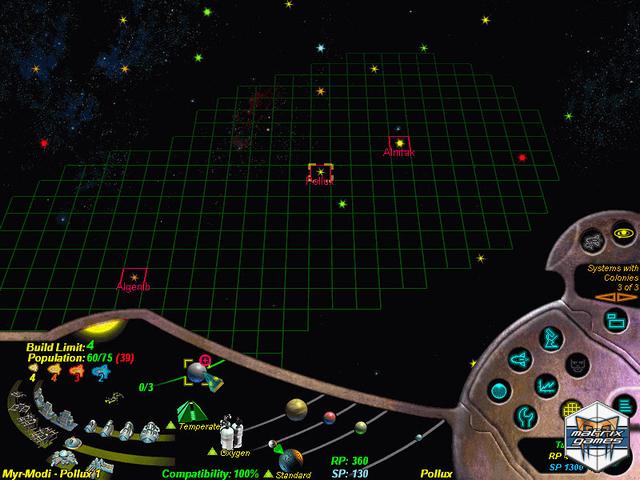Open the alien face diplomacy button
The height and width of the screenshot is (480, 640).
(x=577, y=364)
